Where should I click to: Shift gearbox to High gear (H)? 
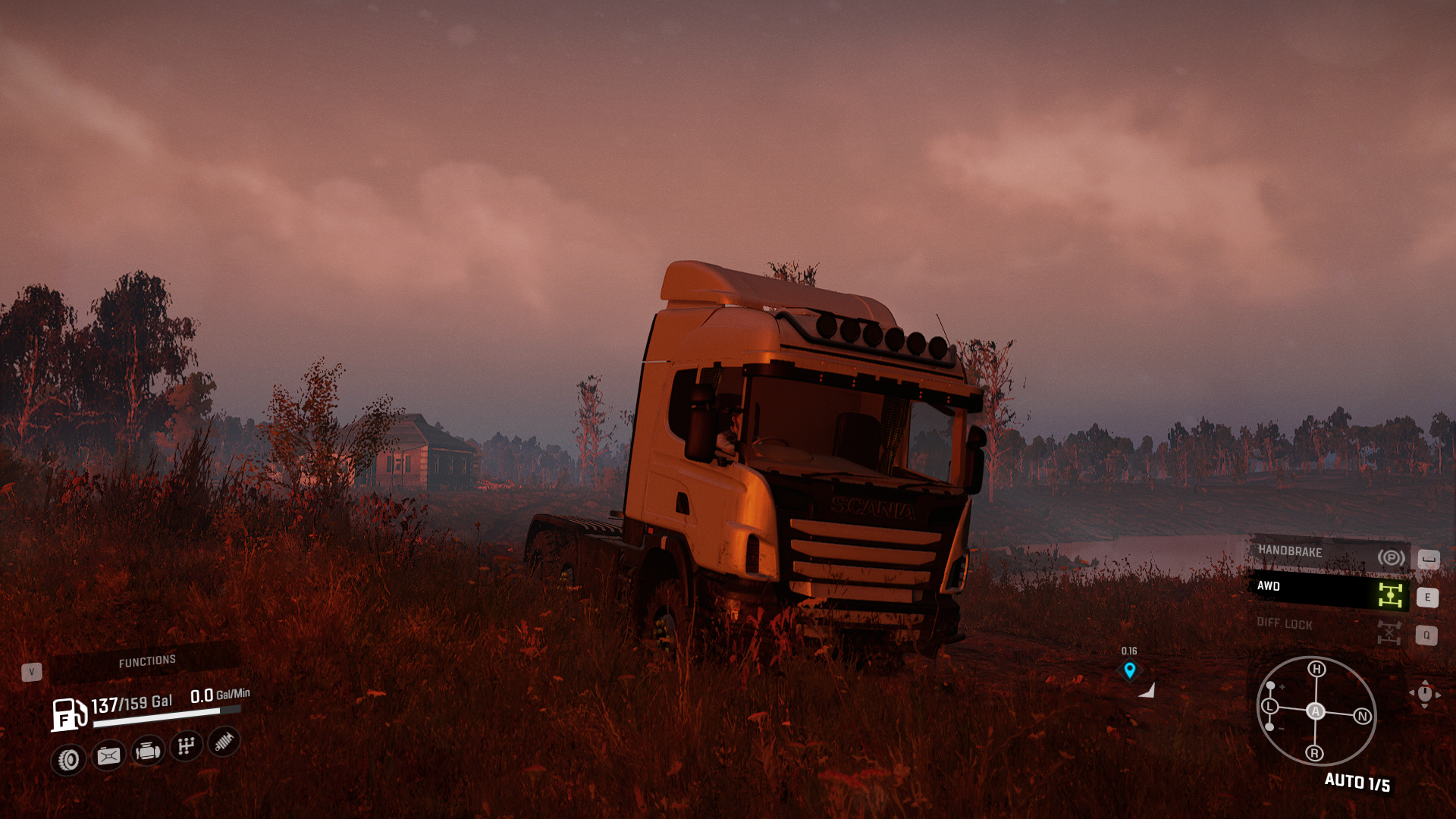click(1316, 669)
